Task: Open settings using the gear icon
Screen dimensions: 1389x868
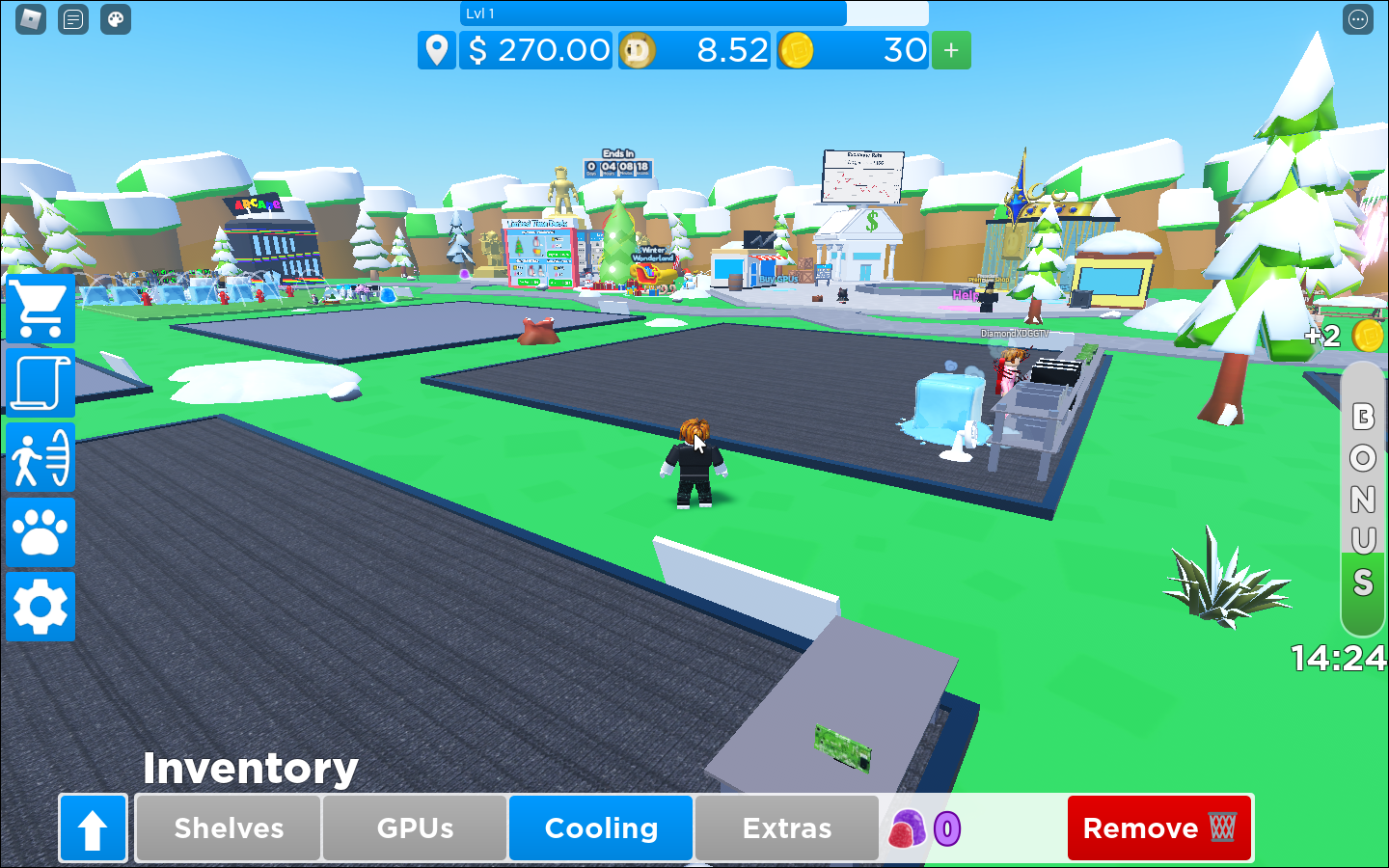Action: pos(40,607)
